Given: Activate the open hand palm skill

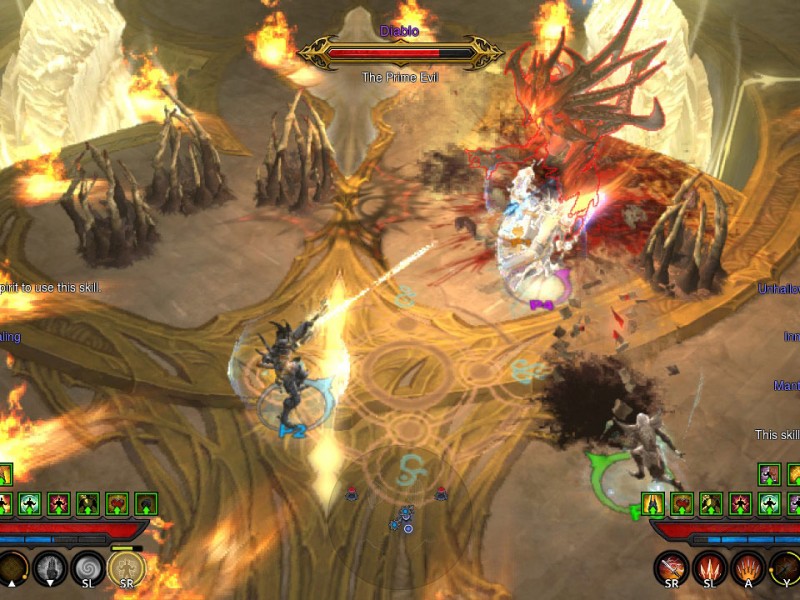Looking at the screenshot, I should click(50, 569).
